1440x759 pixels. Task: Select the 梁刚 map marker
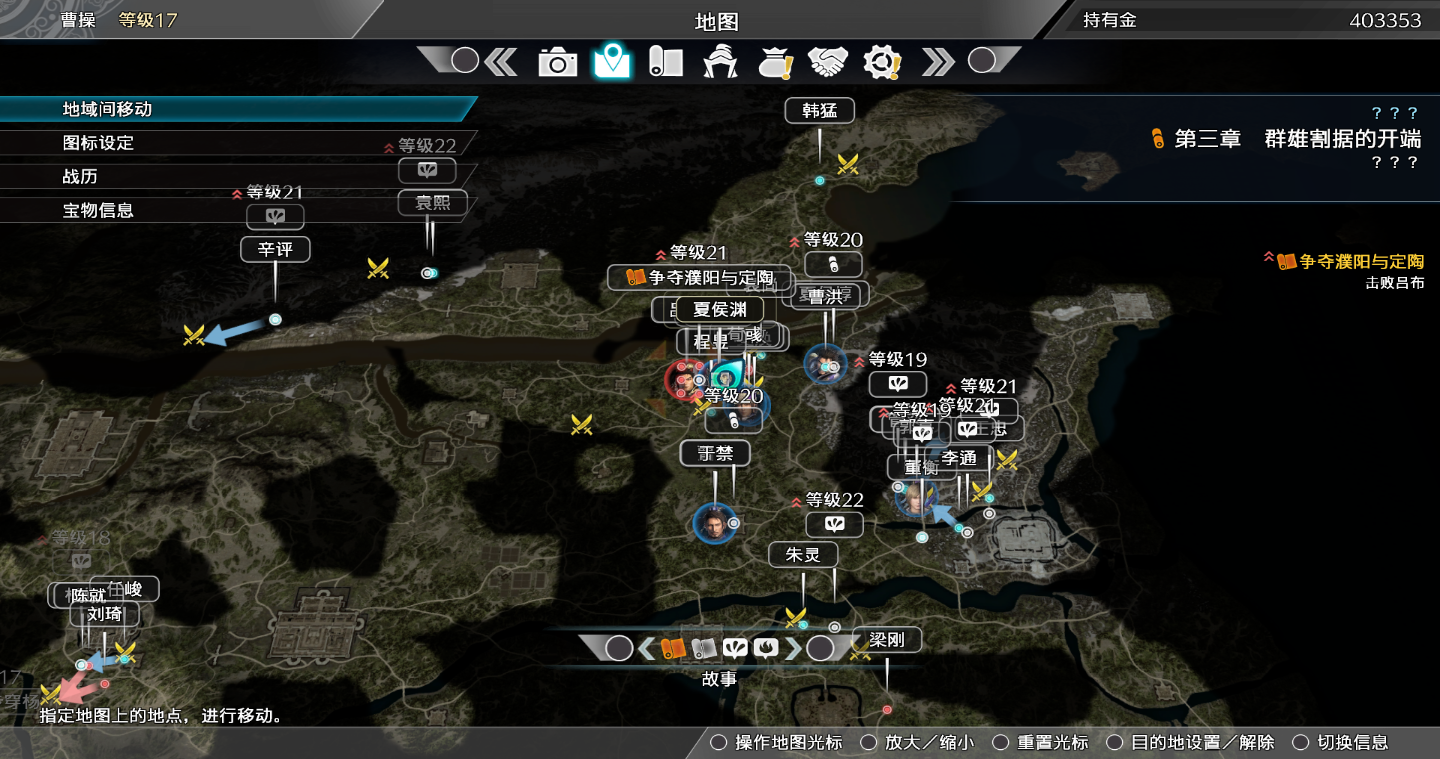[886, 640]
